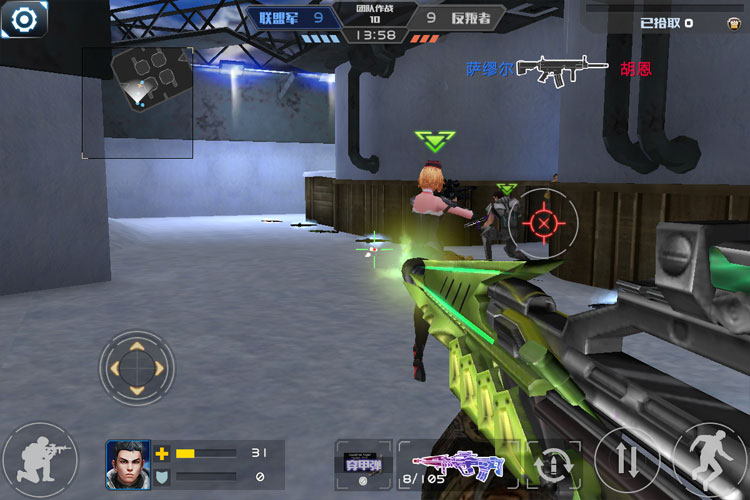Tap the reload button with circular arrows
Image resolution: width=750 pixels, height=500 pixels.
click(x=555, y=464)
